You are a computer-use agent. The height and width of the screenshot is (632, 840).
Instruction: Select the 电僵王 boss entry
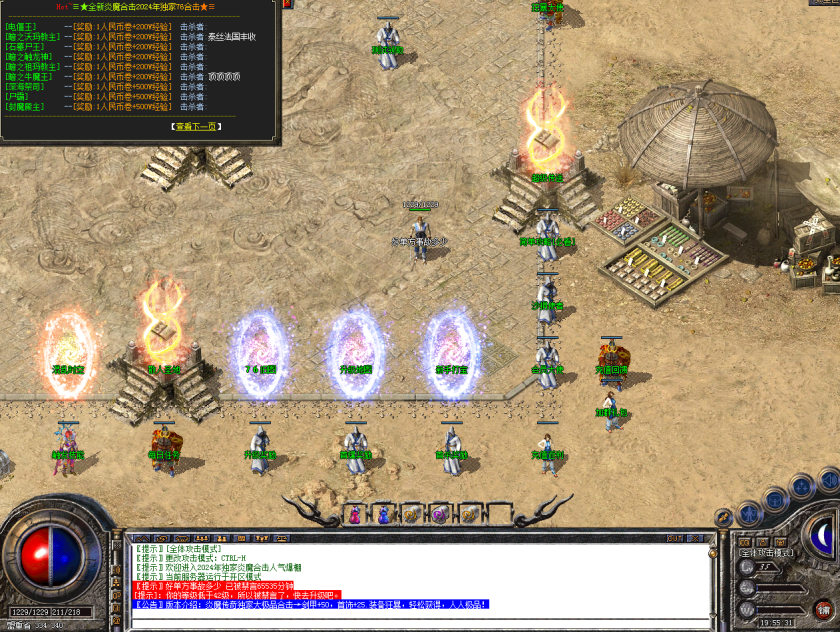tap(21, 26)
